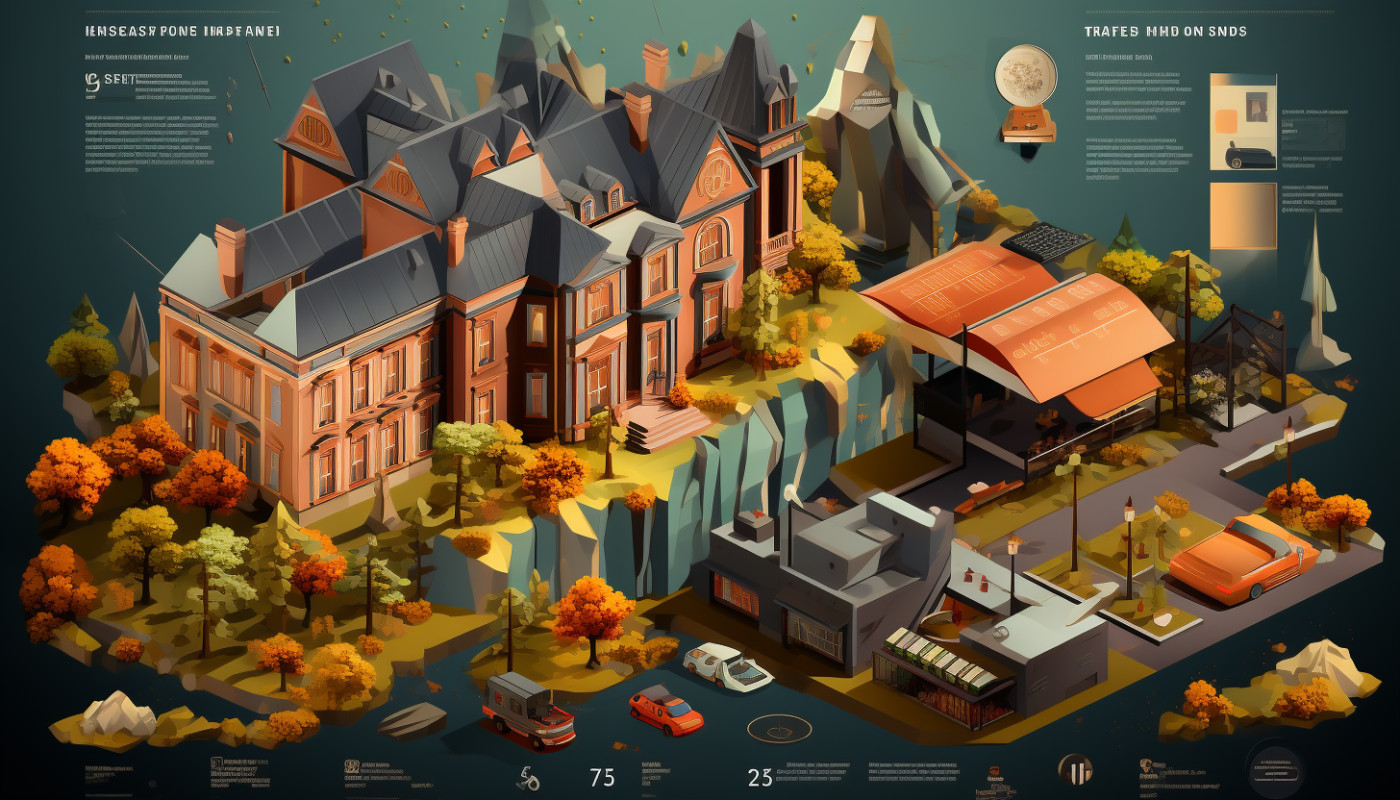Image resolution: width=1400 pixels, height=800 pixels.
Task: Open the dark circular menu button
Action: pos(1275,771)
